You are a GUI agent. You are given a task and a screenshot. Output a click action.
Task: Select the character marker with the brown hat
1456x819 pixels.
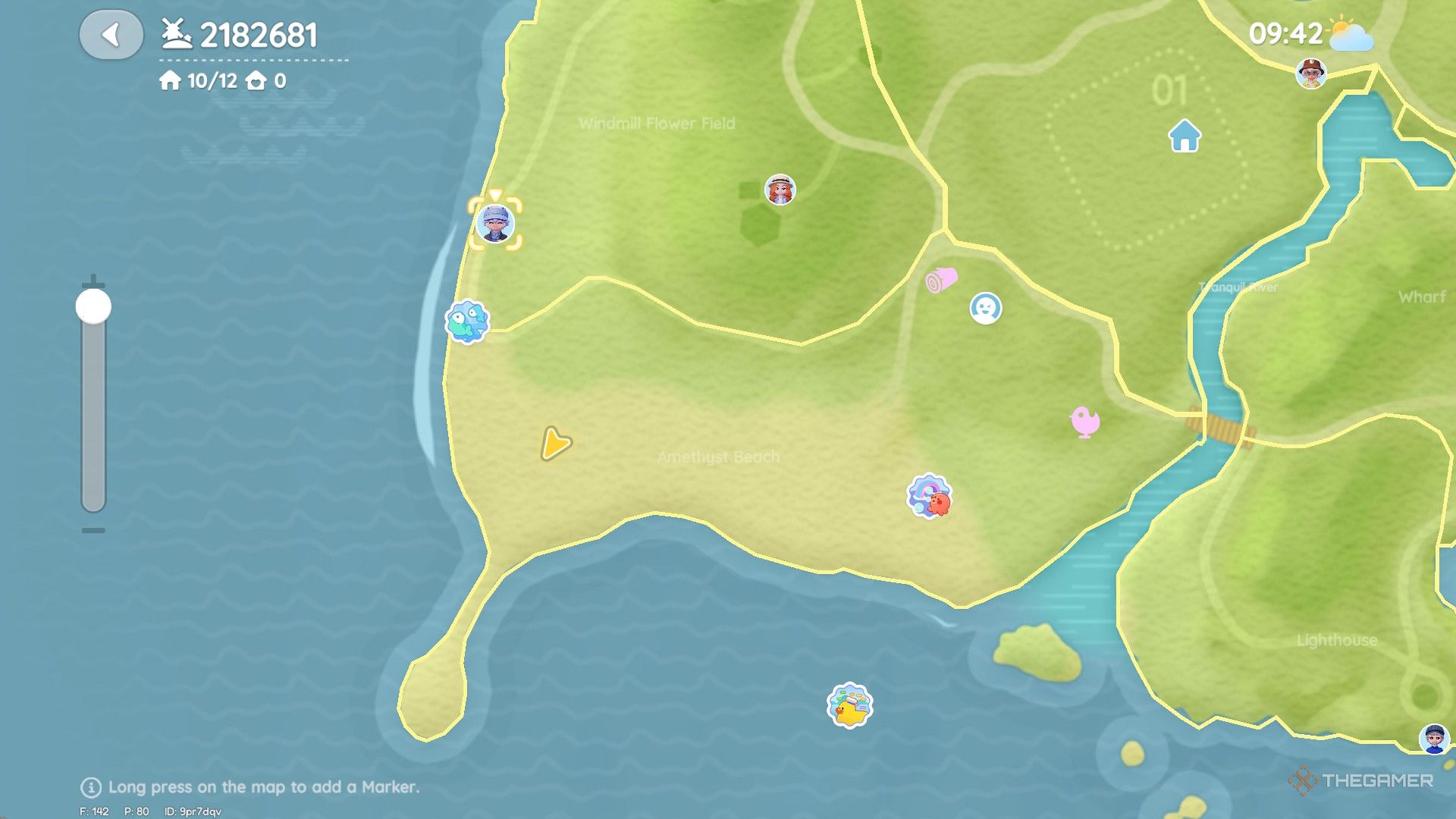click(x=1311, y=74)
